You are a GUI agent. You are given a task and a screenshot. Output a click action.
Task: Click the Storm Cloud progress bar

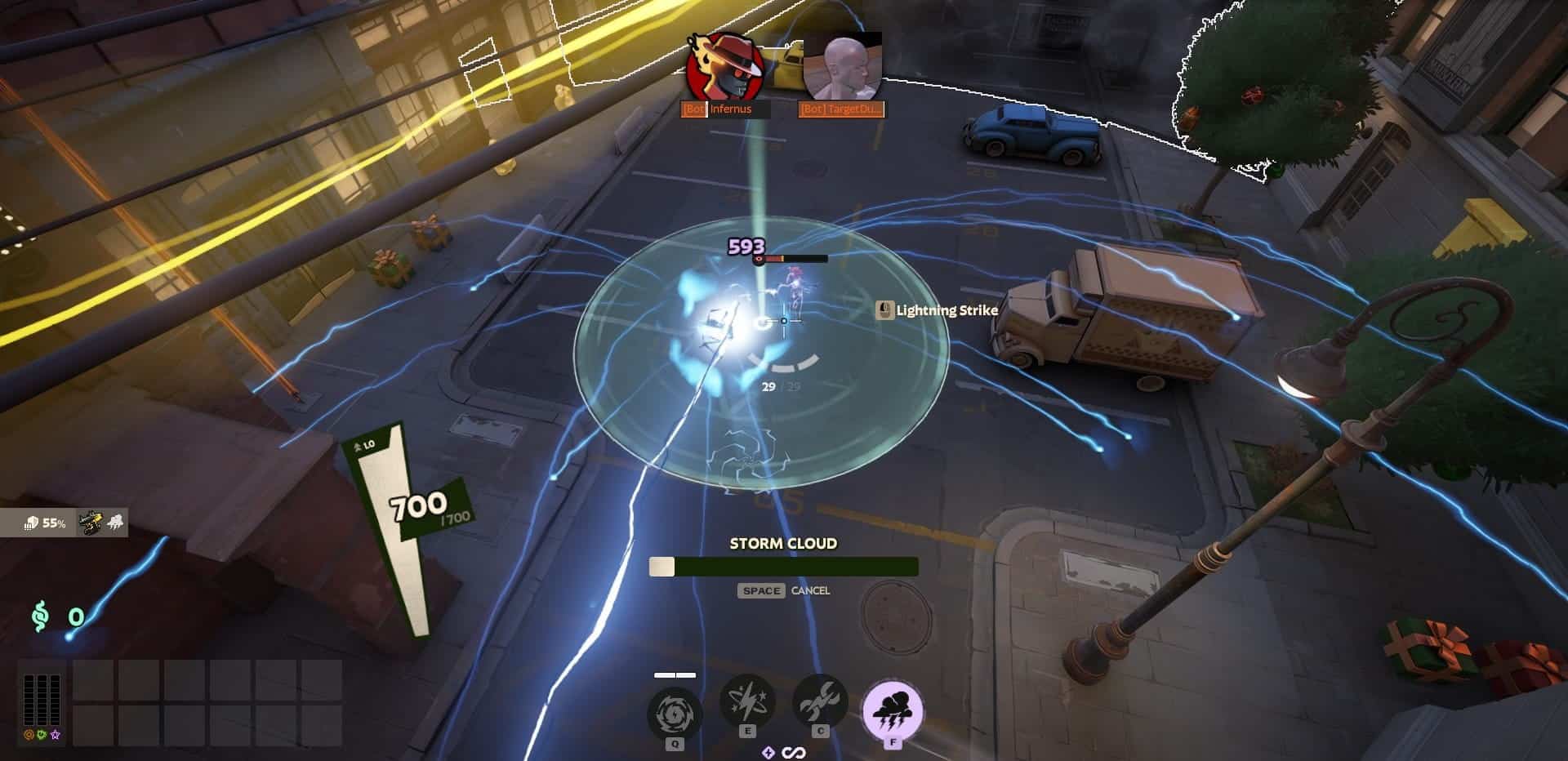[784, 566]
